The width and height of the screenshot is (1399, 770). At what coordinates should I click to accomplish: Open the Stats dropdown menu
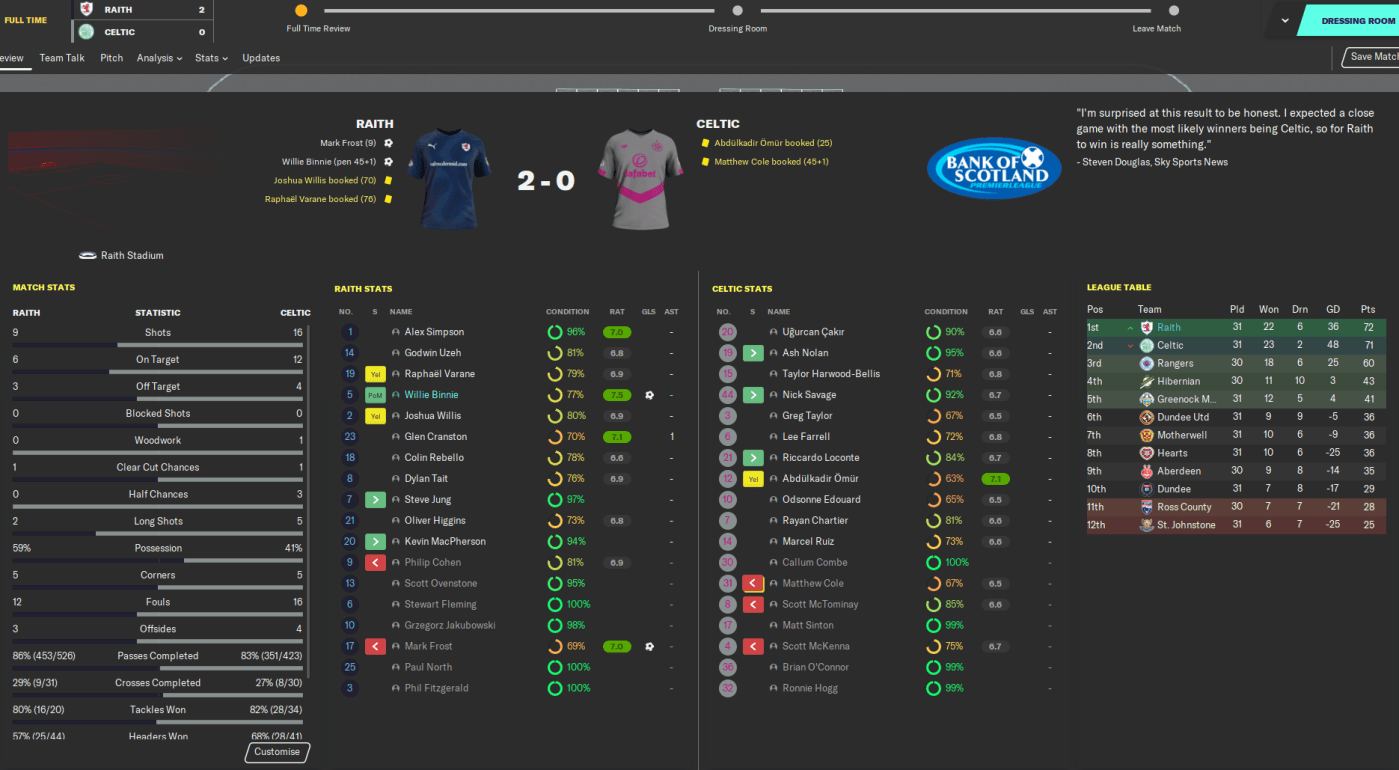point(211,58)
